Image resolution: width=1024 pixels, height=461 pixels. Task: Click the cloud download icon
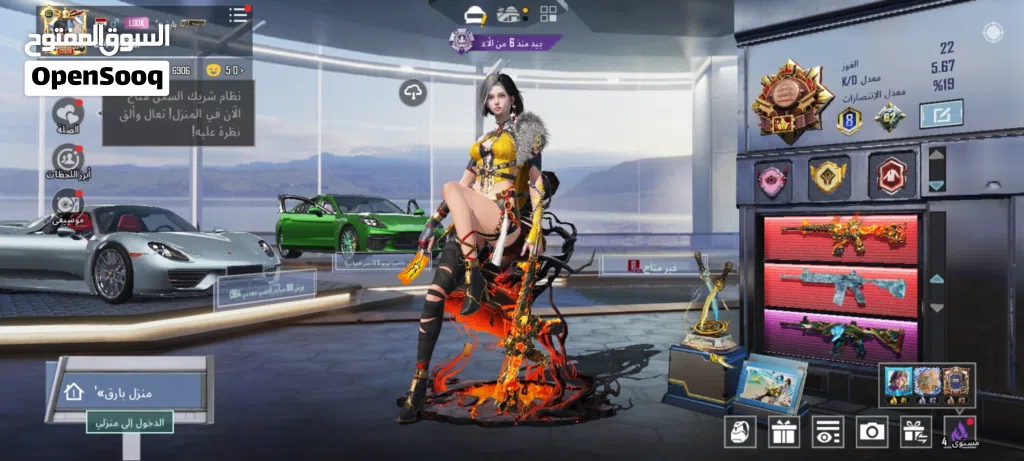pos(412,93)
